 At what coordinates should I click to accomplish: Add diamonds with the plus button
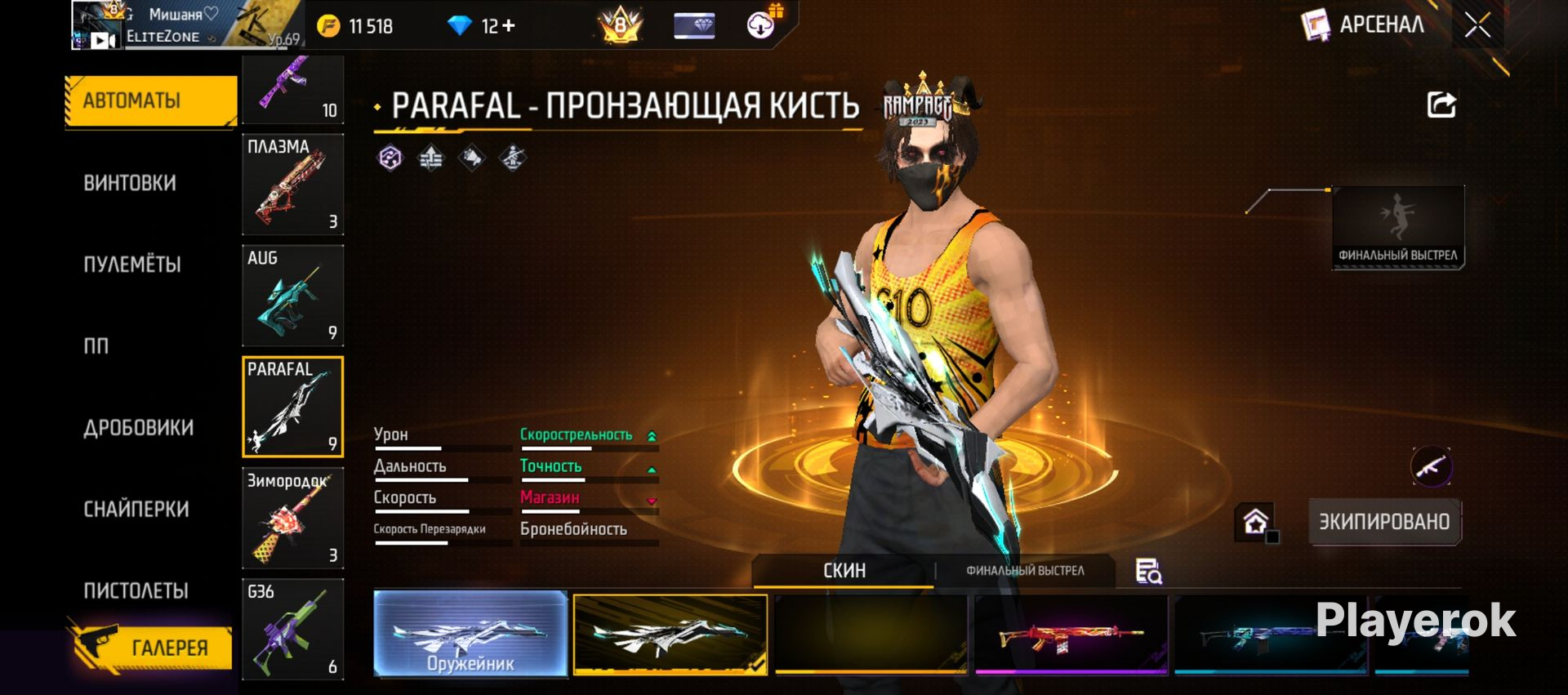pyautogui.click(x=509, y=26)
